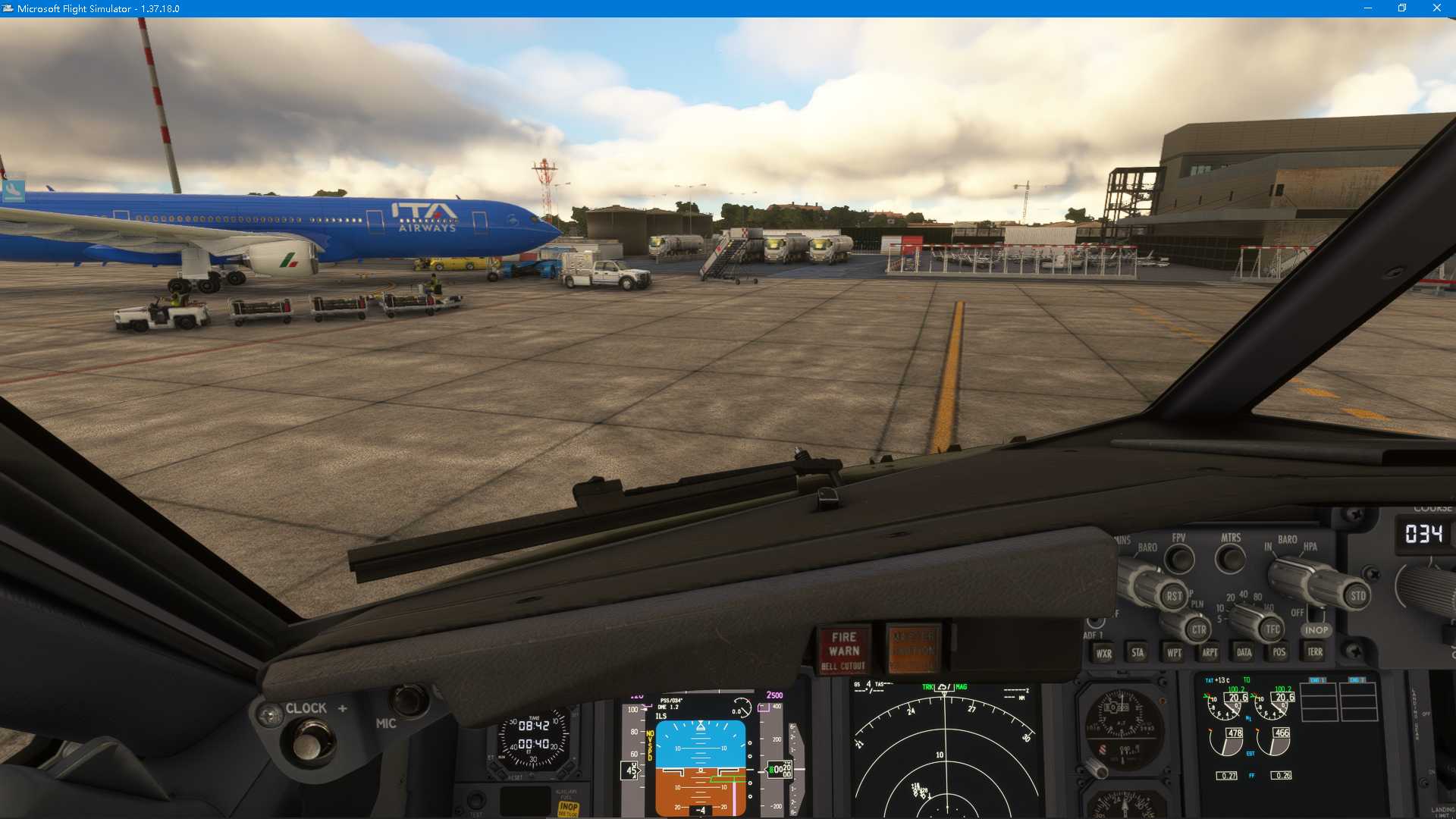Screen dimensions: 1456x819
Task: Activate the WPT waypoint display button
Action: 1174,653
